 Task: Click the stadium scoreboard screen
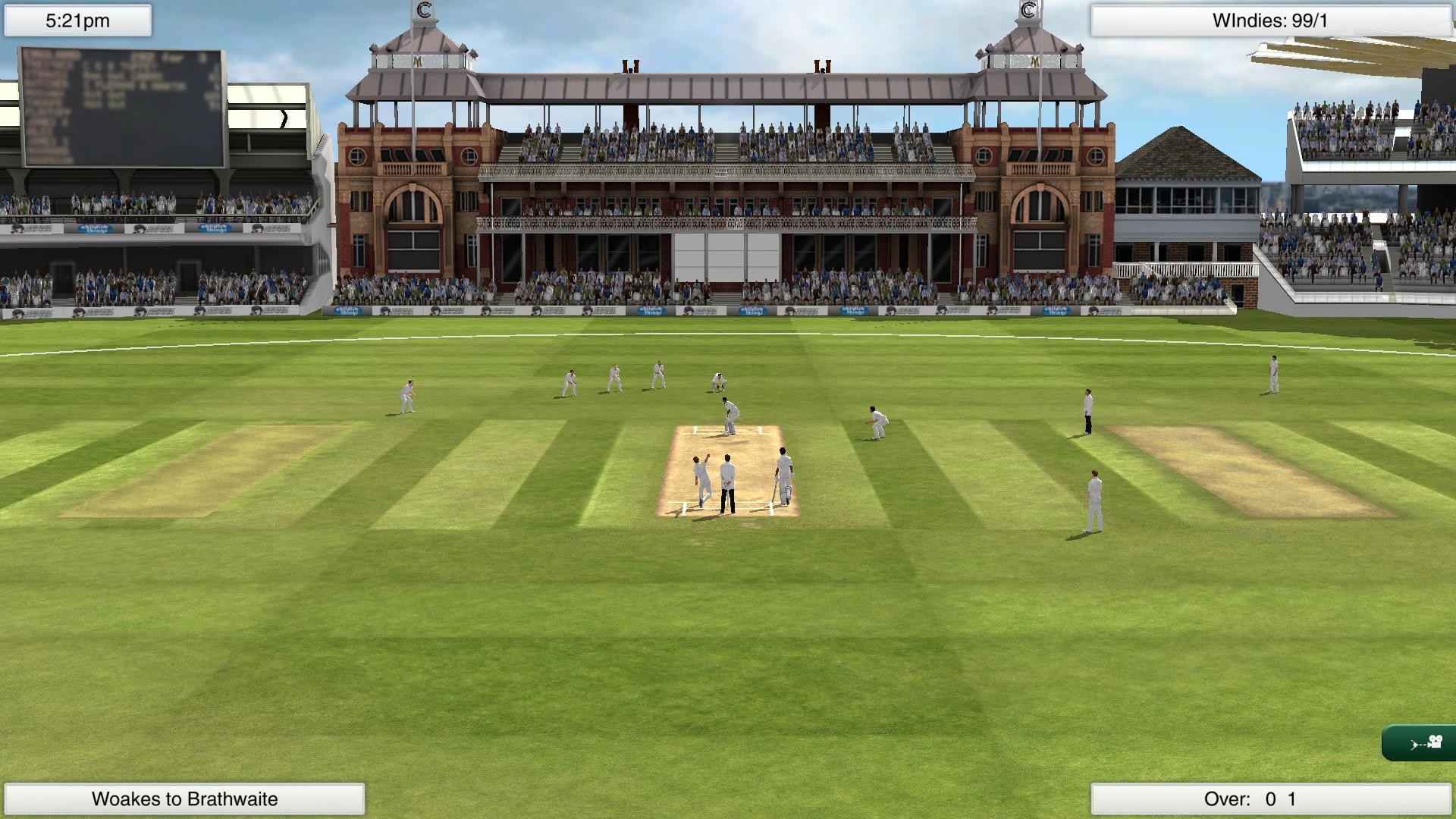click(x=121, y=106)
